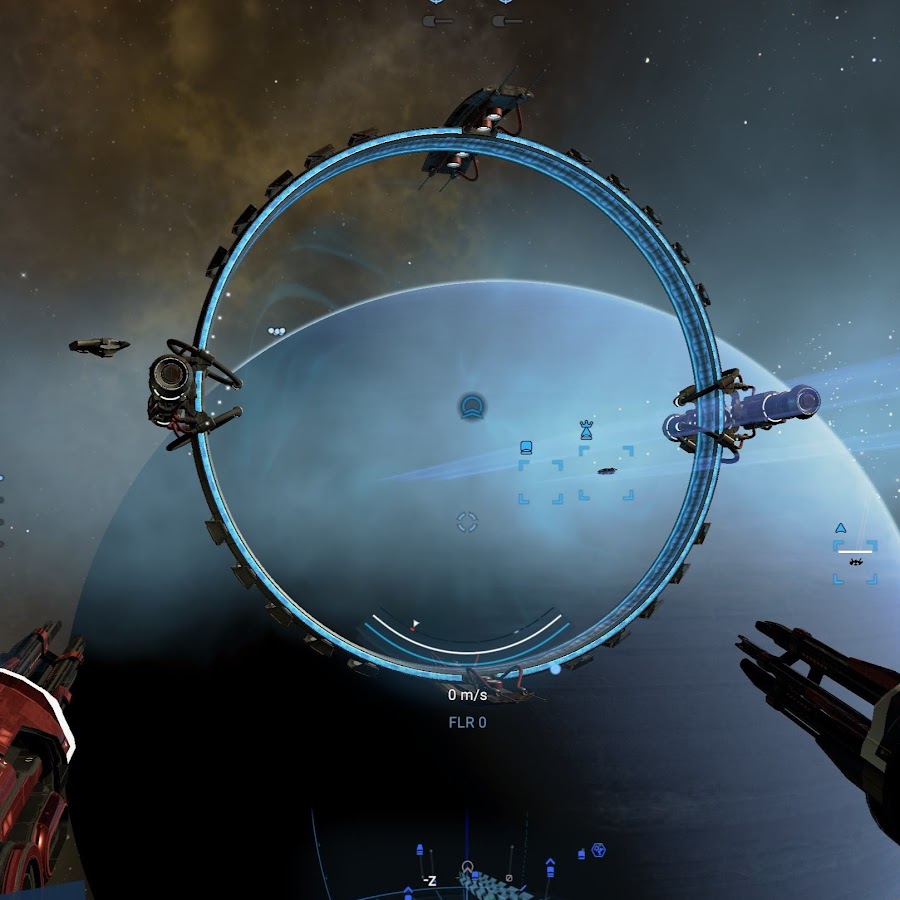The width and height of the screenshot is (900, 900).
Task: Select the square container marker icon
Action: pyautogui.click(x=527, y=448)
